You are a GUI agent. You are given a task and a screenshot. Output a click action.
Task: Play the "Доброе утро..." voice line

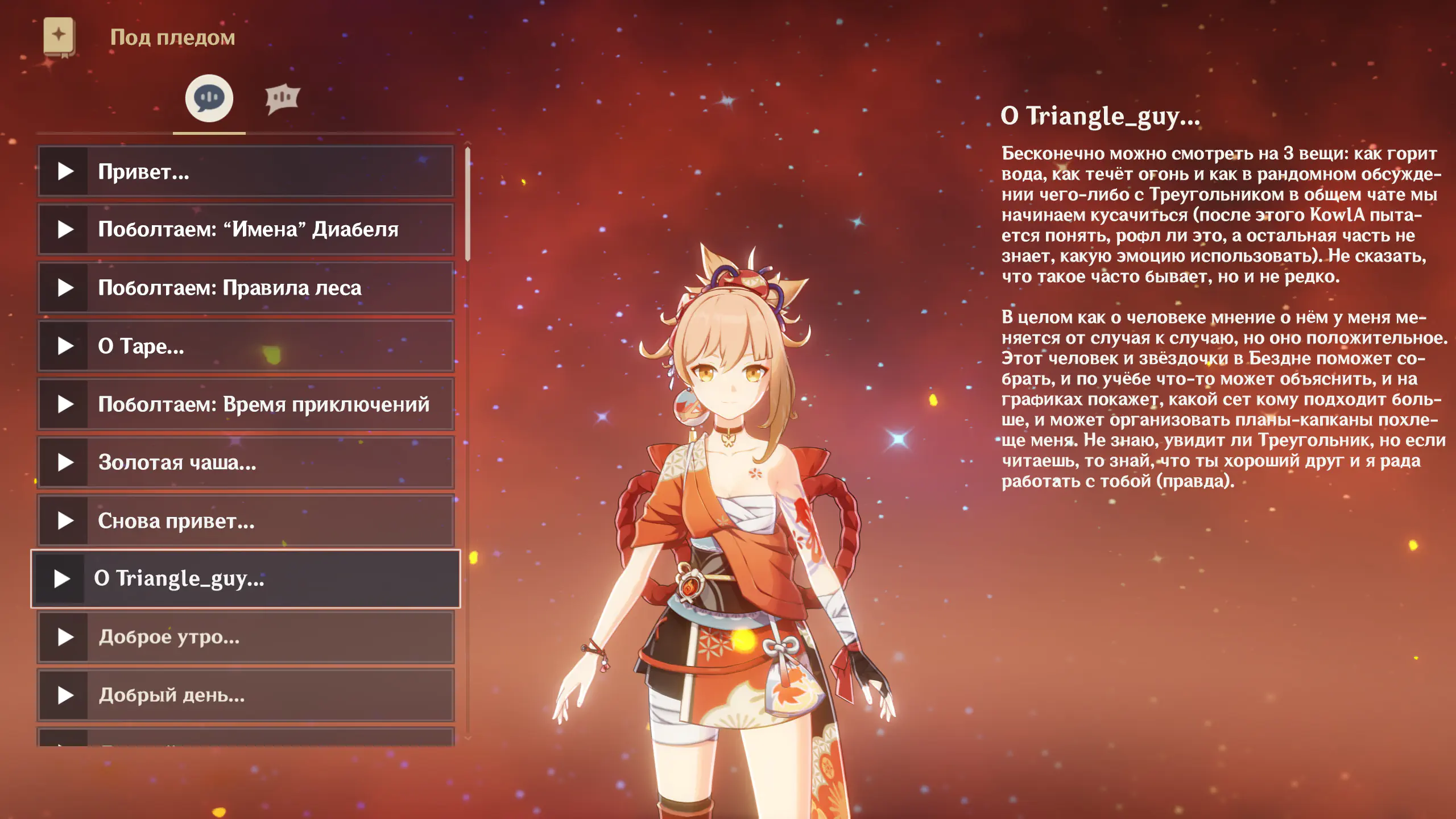coord(246,637)
